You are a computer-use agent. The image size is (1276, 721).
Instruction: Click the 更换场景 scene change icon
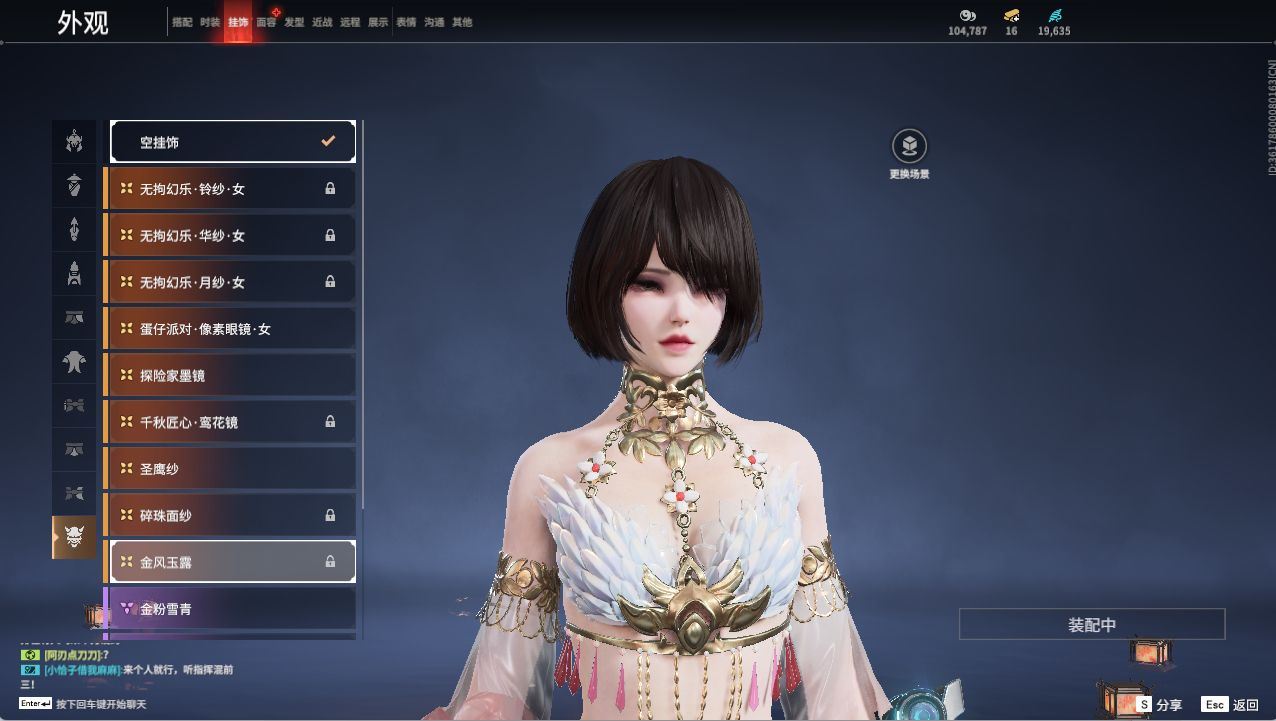pos(909,147)
